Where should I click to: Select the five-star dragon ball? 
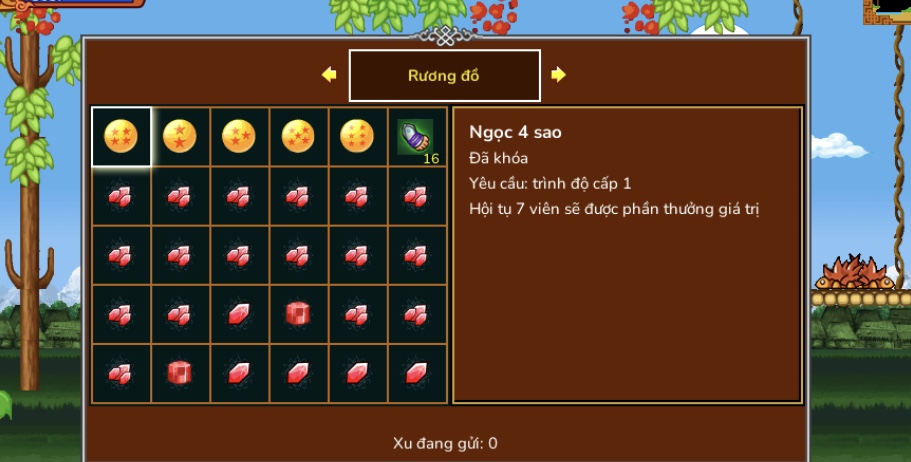pos(298,136)
